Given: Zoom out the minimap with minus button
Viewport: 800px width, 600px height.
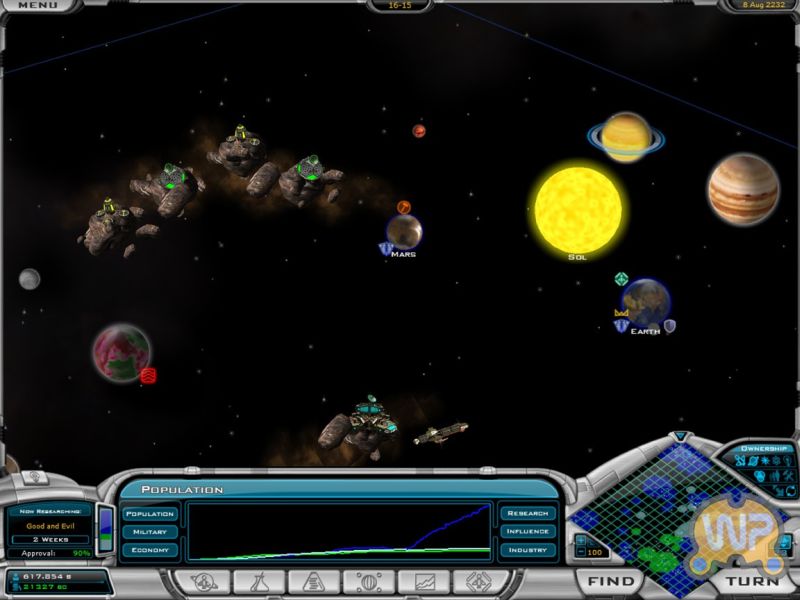Looking at the screenshot, I should (x=580, y=553).
